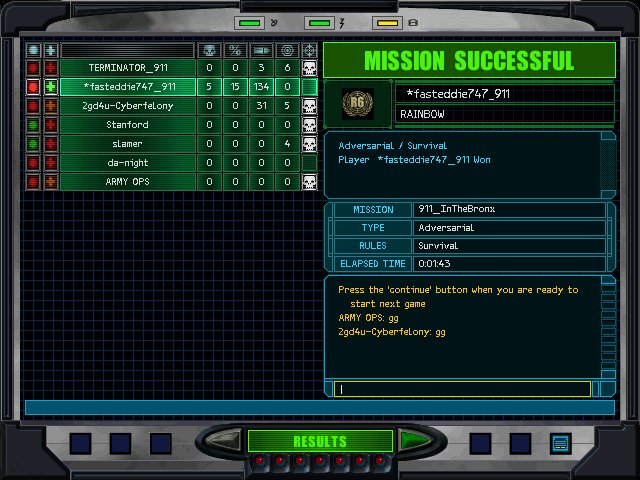Click the grey back arrow button
Image resolution: width=640 pixels, height=480 pixels.
(x=226, y=441)
